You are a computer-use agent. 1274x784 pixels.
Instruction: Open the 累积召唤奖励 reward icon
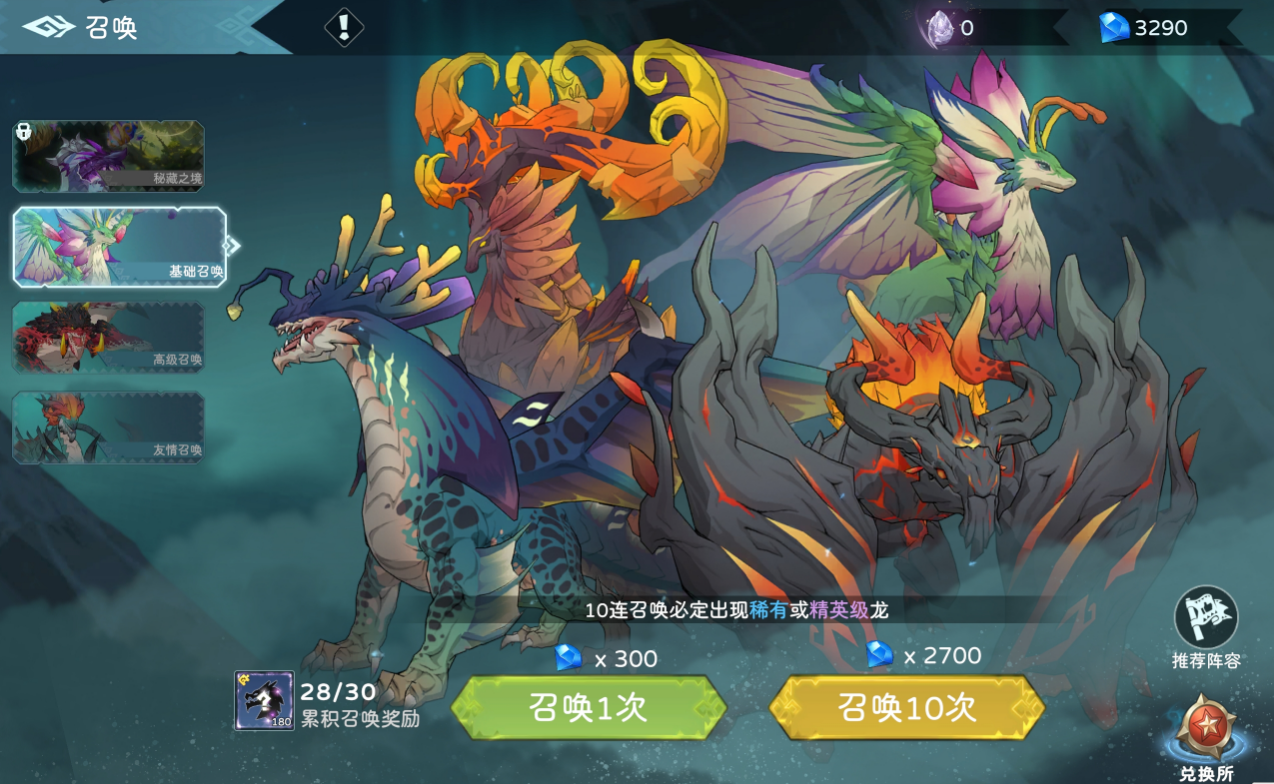(264, 700)
